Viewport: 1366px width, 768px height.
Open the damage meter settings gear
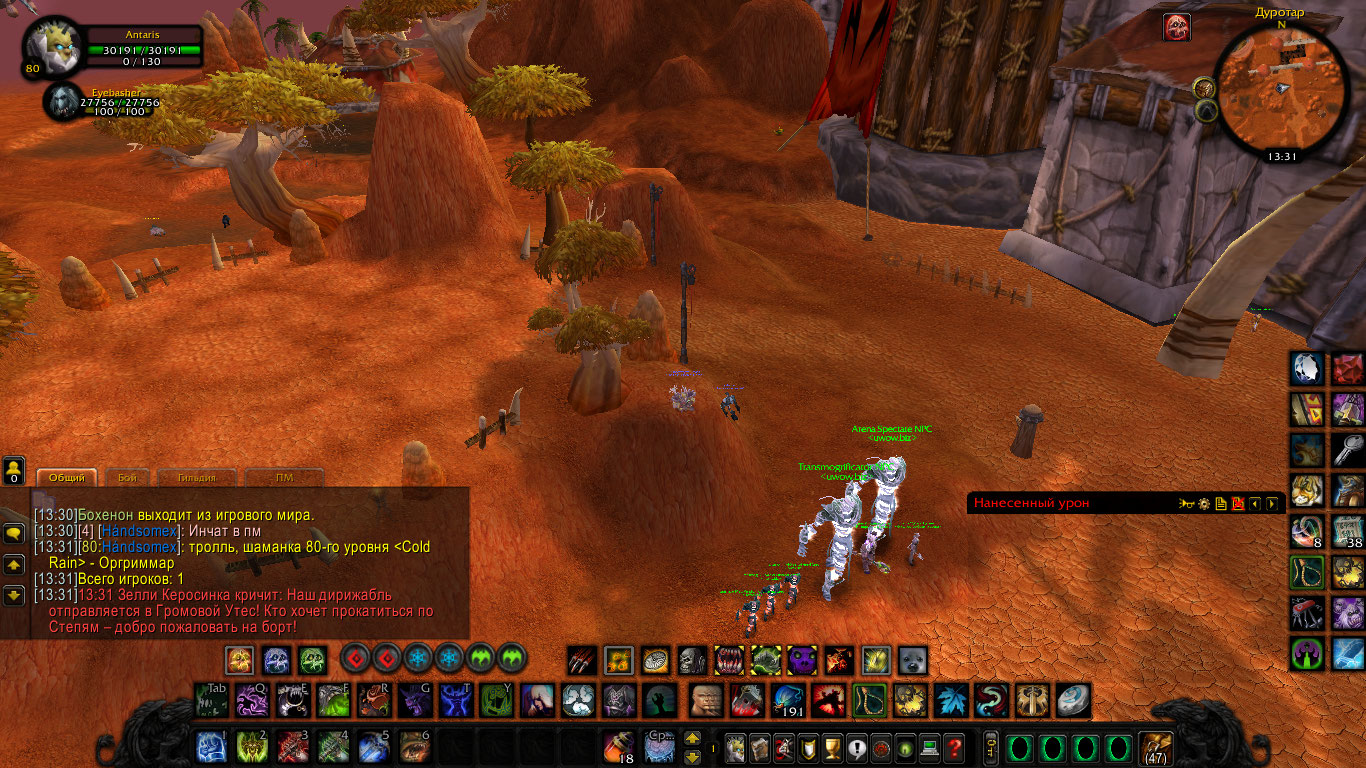point(1204,504)
